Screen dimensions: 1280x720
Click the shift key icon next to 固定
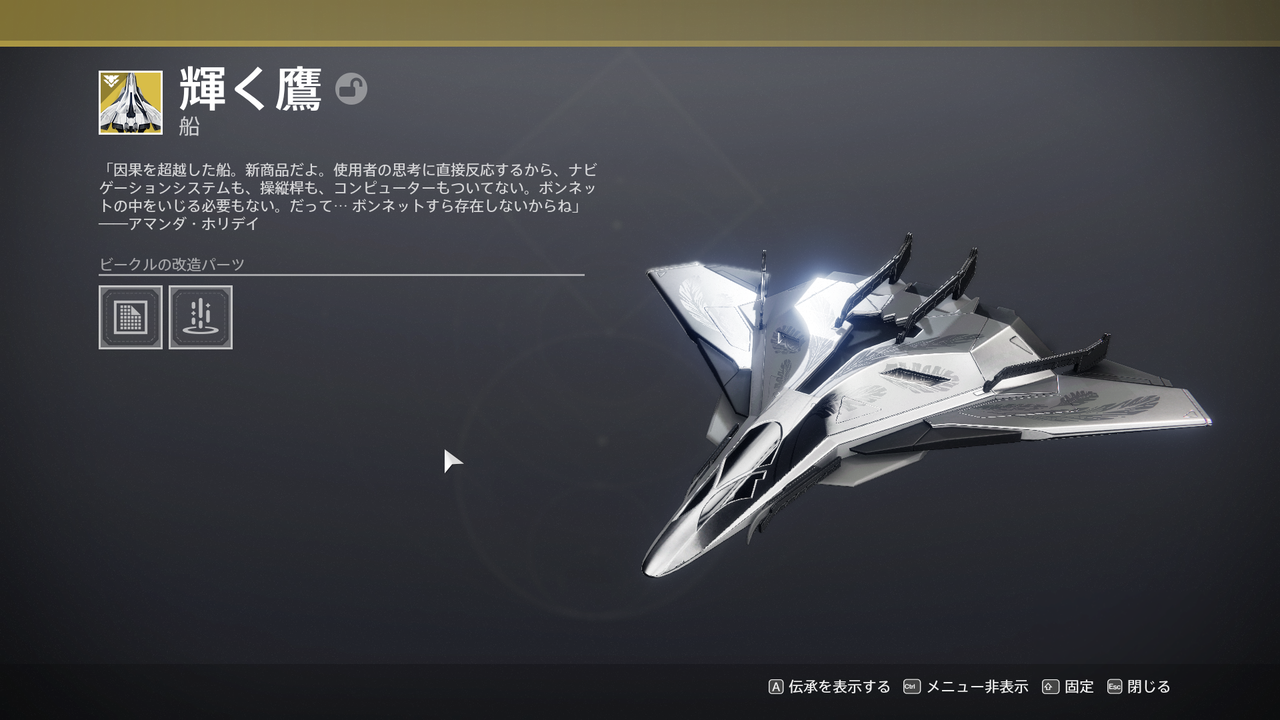[1048, 687]
